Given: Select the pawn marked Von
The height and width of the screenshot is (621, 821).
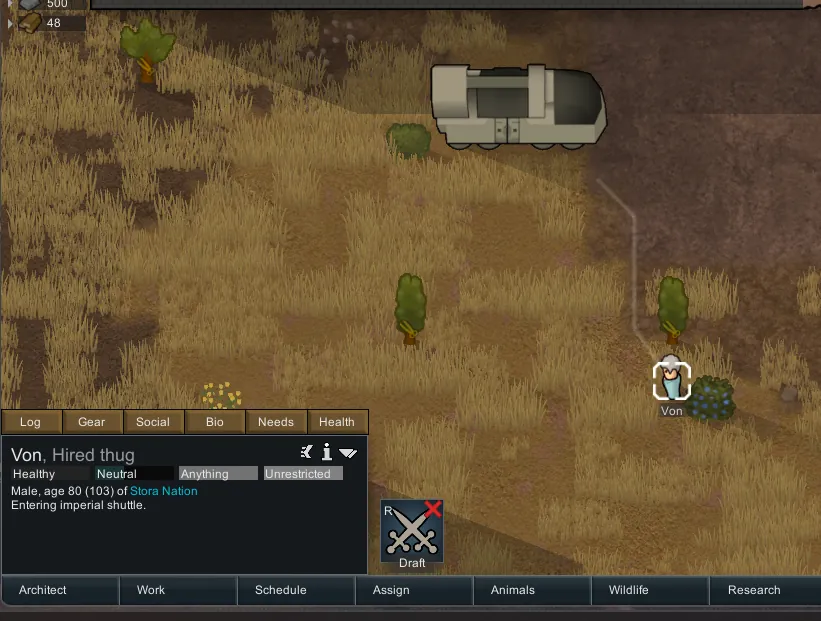Looking at the screenshot, I should click(x=672, y=379).
